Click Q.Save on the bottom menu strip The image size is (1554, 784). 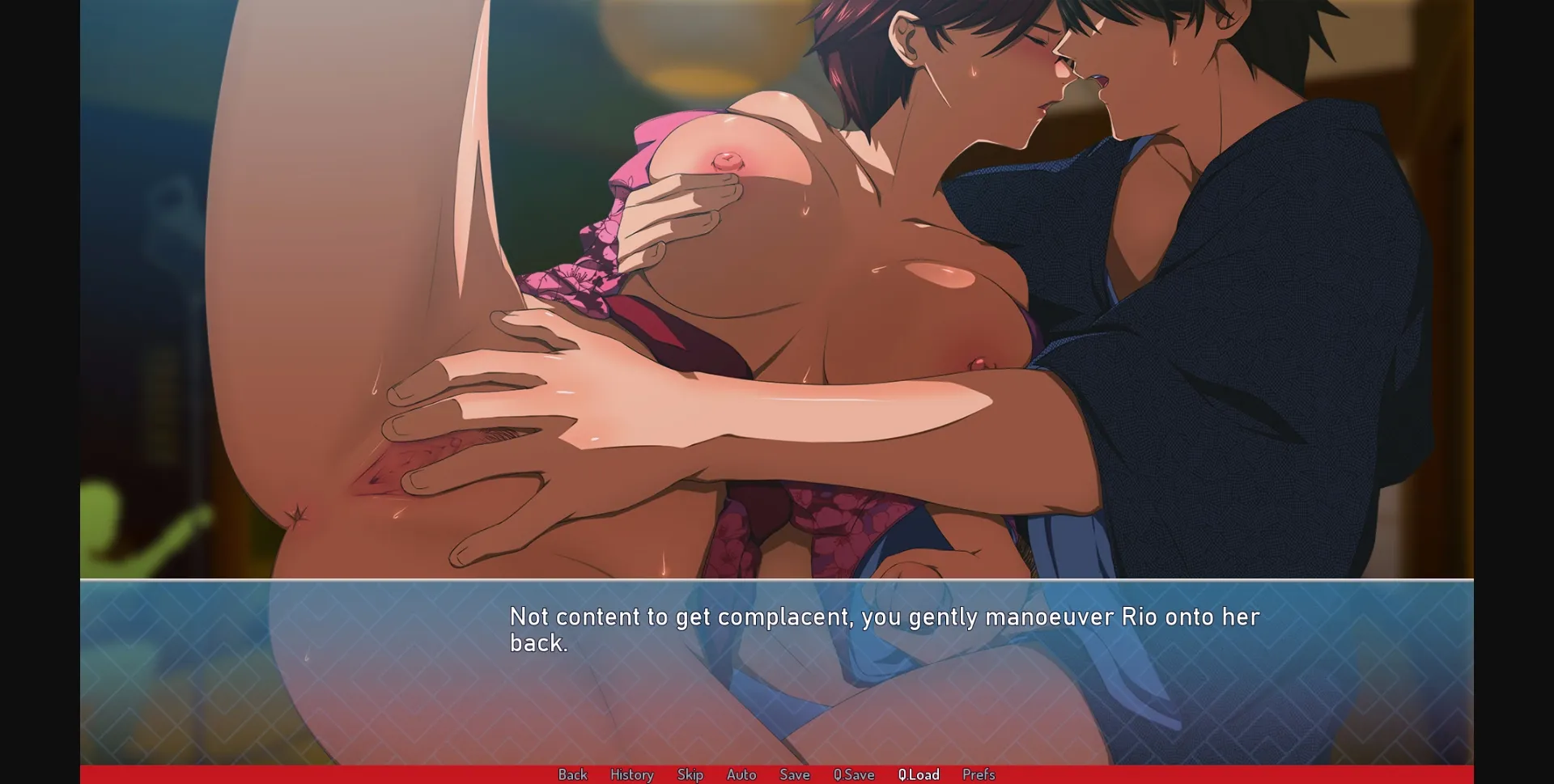point(852,774)
